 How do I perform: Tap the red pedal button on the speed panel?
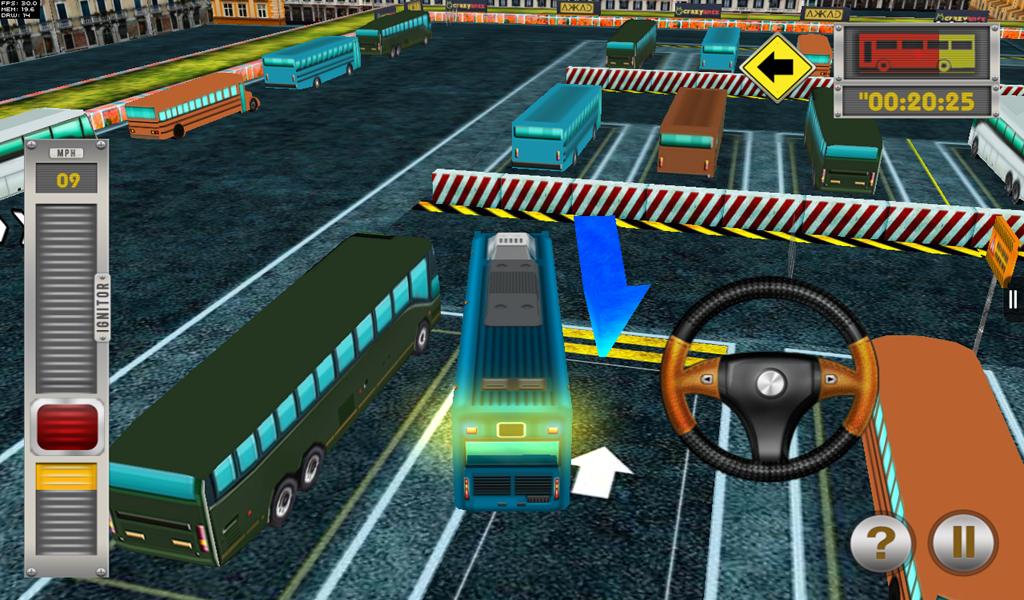pos(67,427)
